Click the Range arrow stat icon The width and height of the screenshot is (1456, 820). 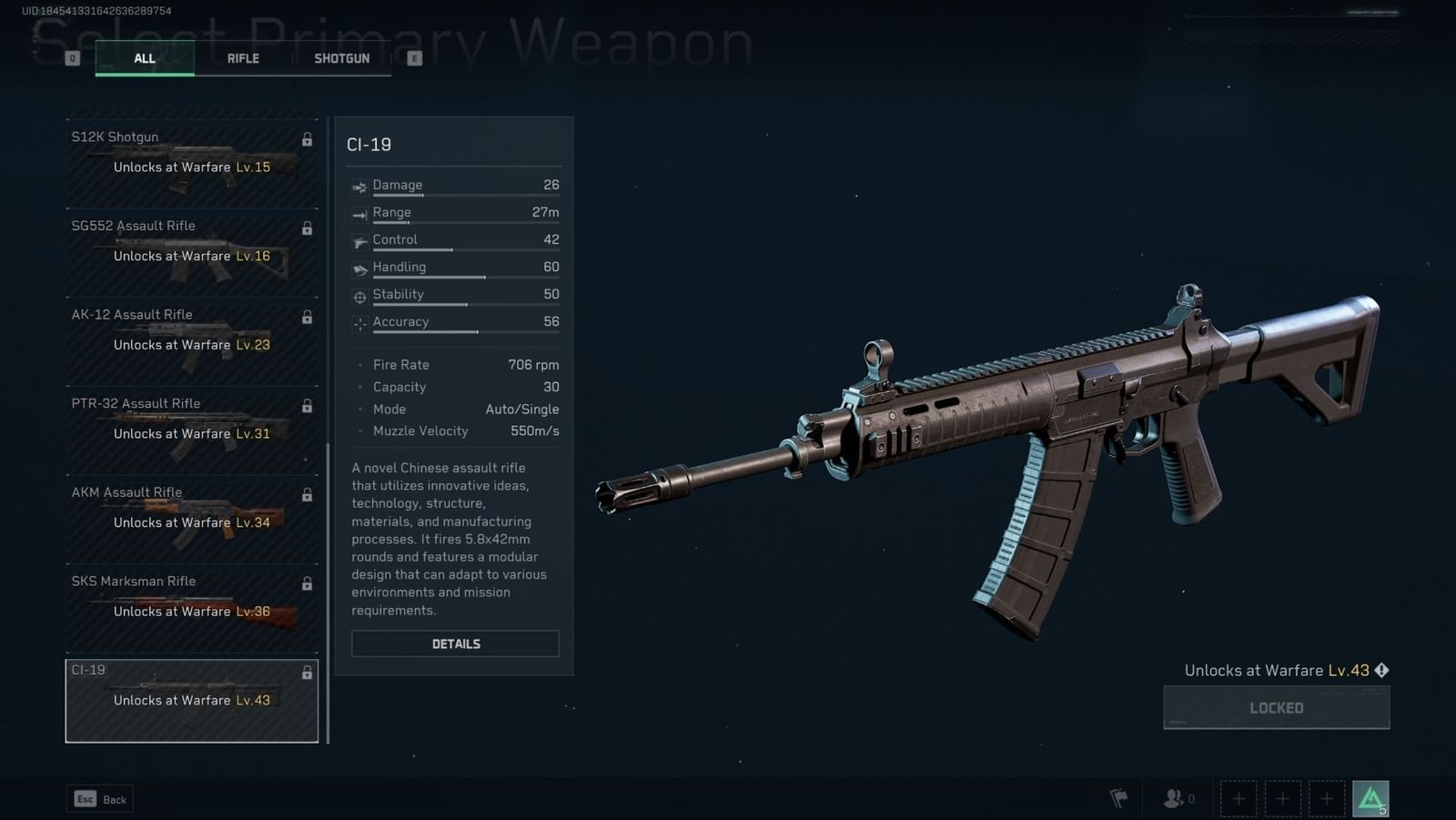[360, 212]
